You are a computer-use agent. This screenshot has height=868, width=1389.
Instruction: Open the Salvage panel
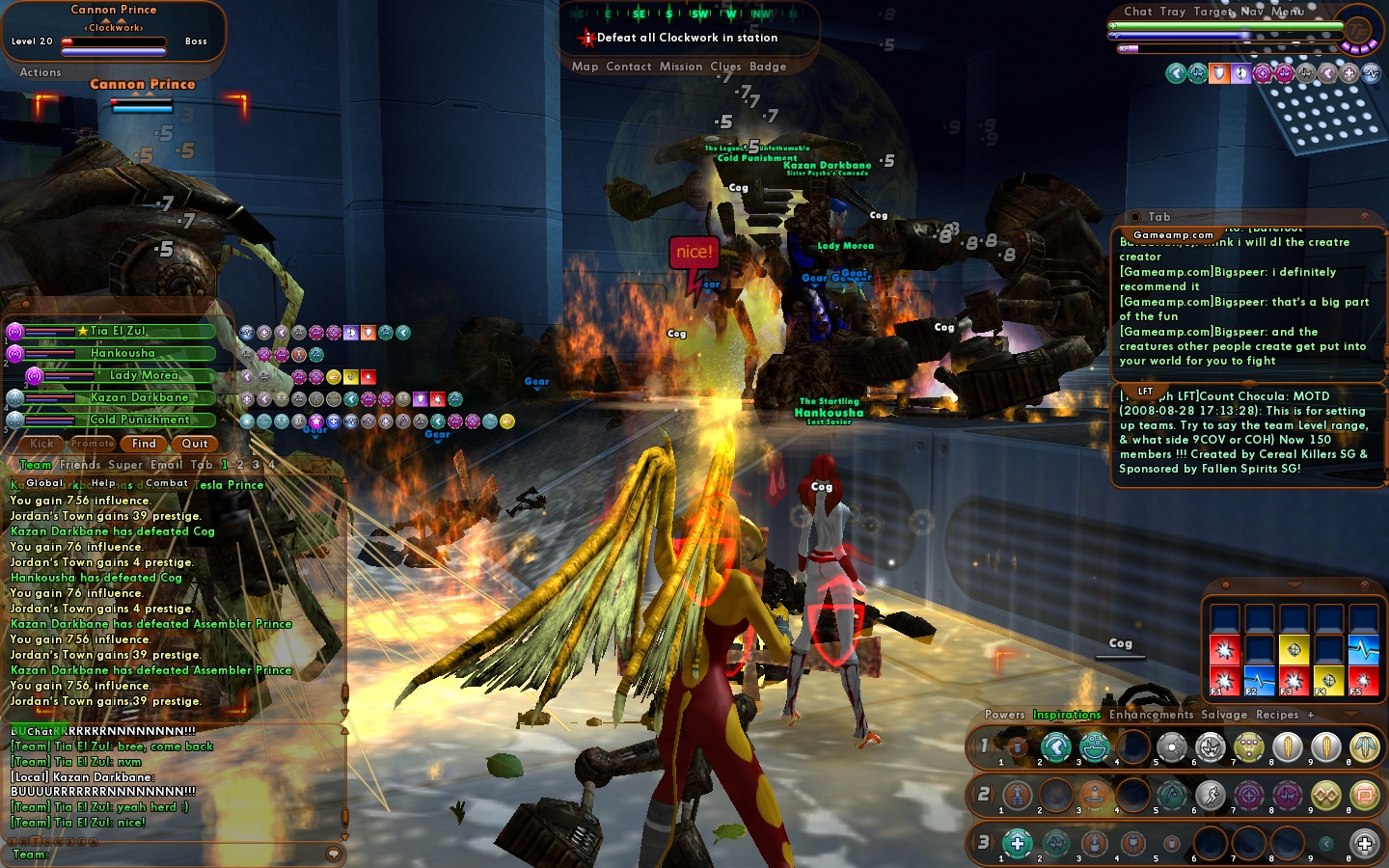click(x=1224, y=715)
